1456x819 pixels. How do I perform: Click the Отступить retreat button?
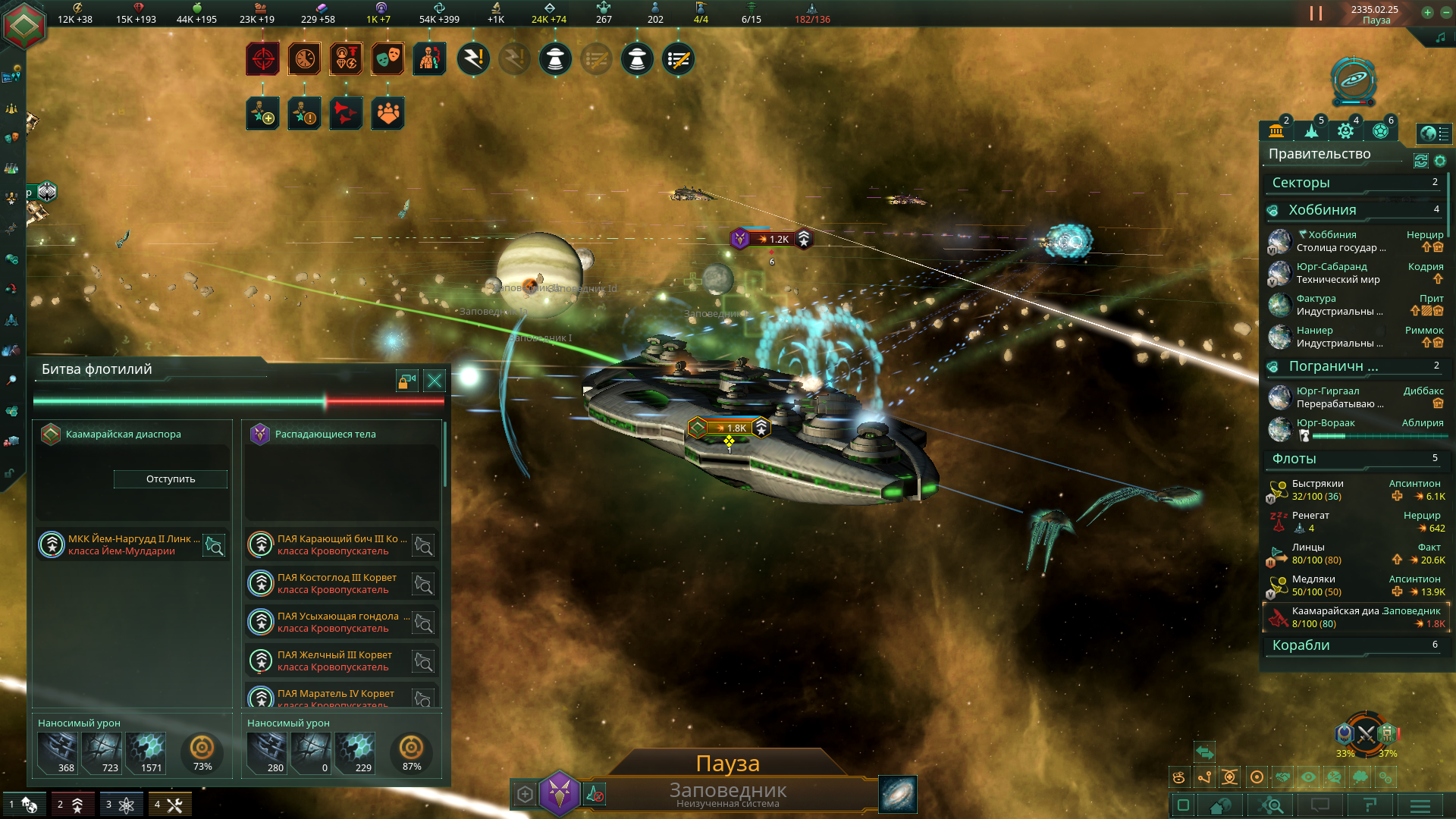(x=171, y=479)
